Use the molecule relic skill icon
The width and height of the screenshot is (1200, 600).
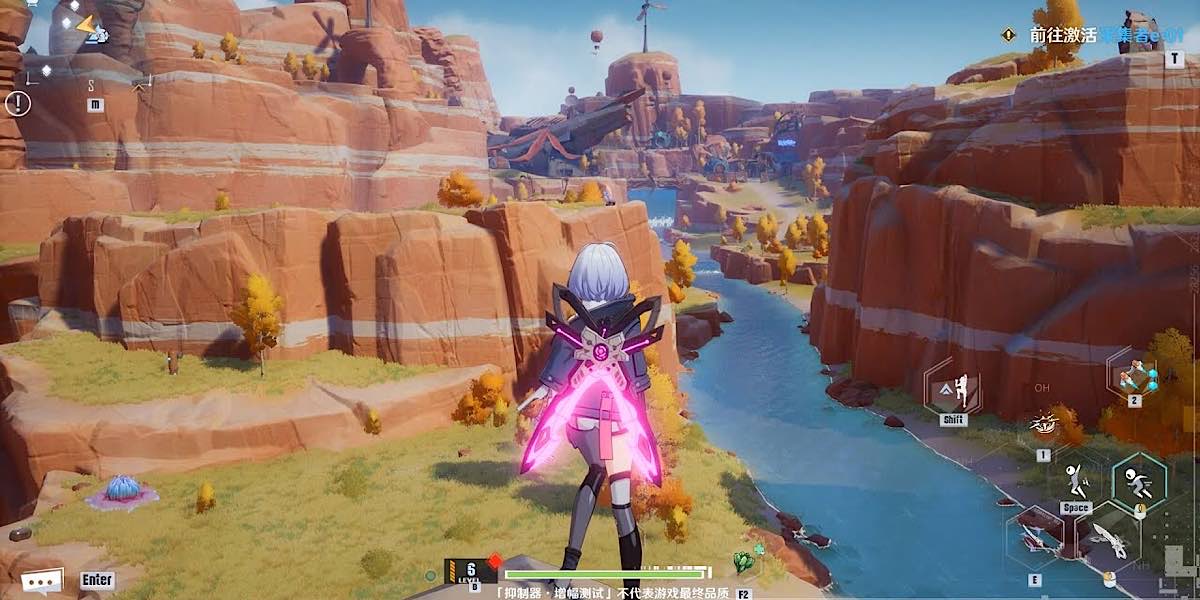pyautogui.click(x=1135, y=376)
